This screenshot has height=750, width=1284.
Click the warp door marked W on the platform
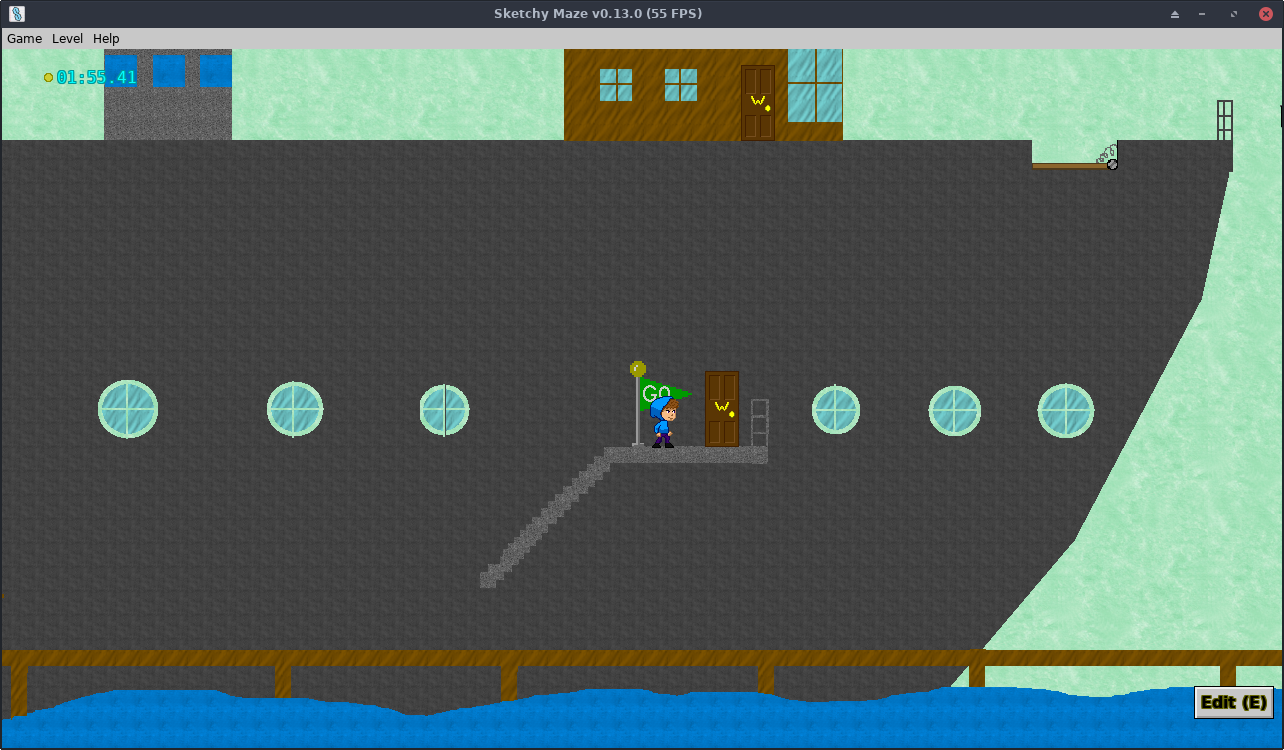point(722,407)
